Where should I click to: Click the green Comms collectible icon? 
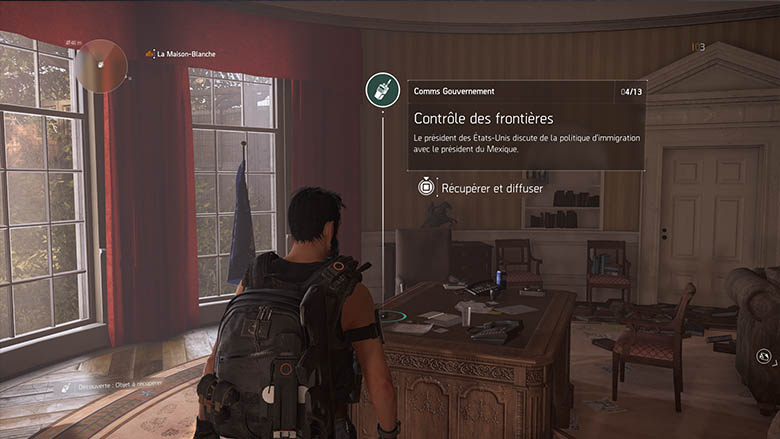click(382, 90)
